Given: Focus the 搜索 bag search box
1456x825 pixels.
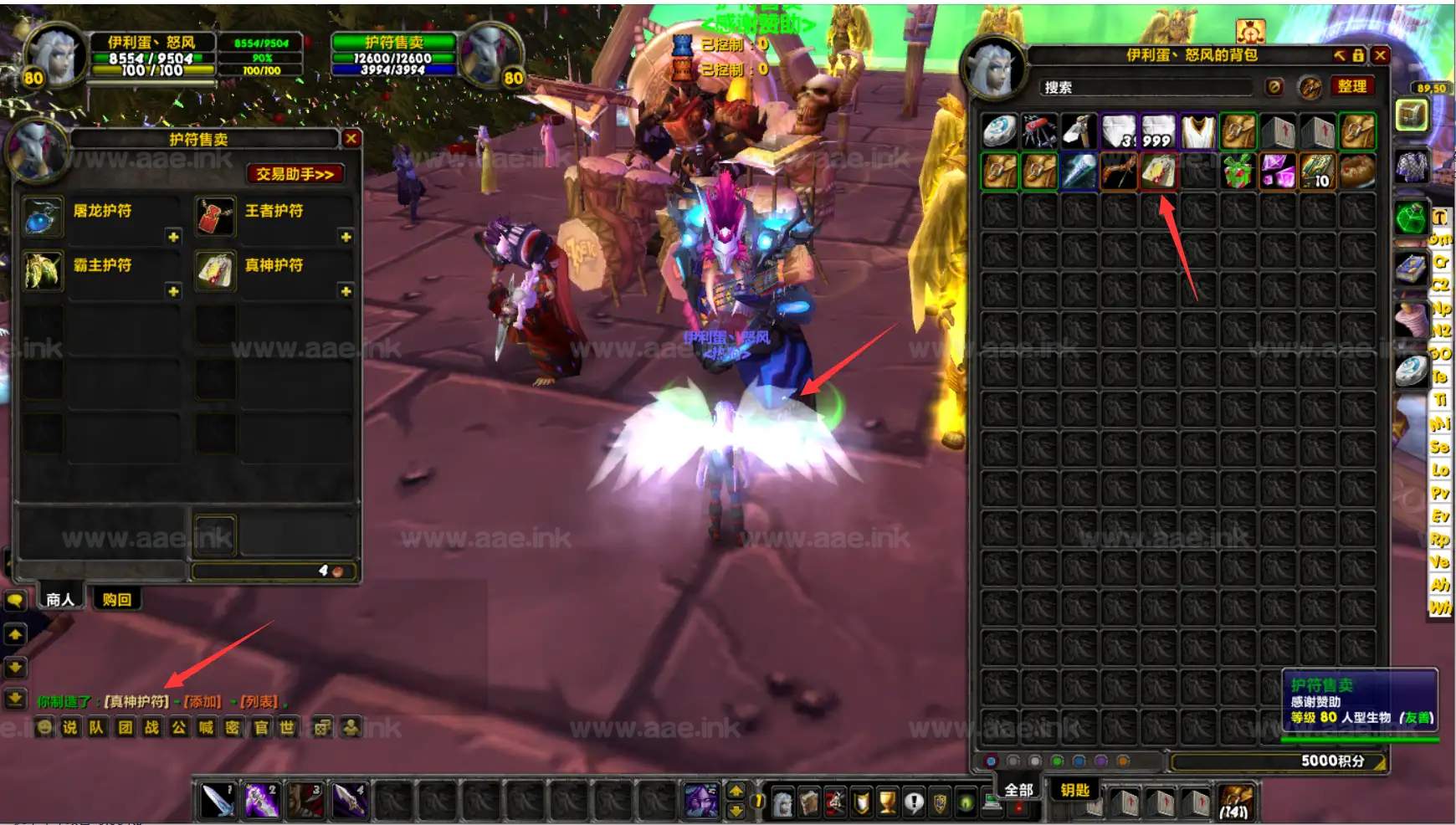Looking at the screenshot, I should coord(1146,87).
